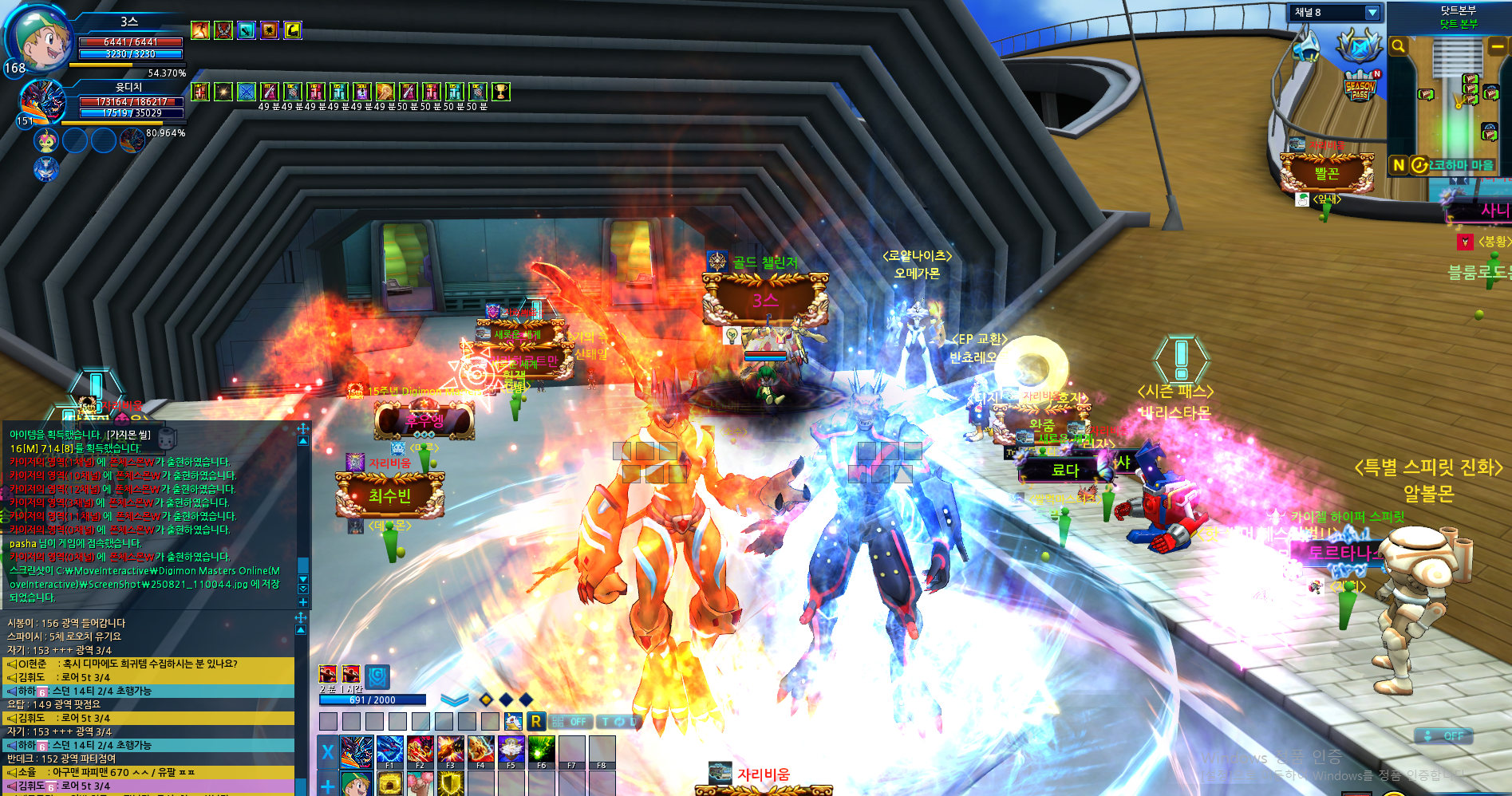
Task: Click the megaphone announcement icon
Action: pyautogui.click(x=1306, y=46)
